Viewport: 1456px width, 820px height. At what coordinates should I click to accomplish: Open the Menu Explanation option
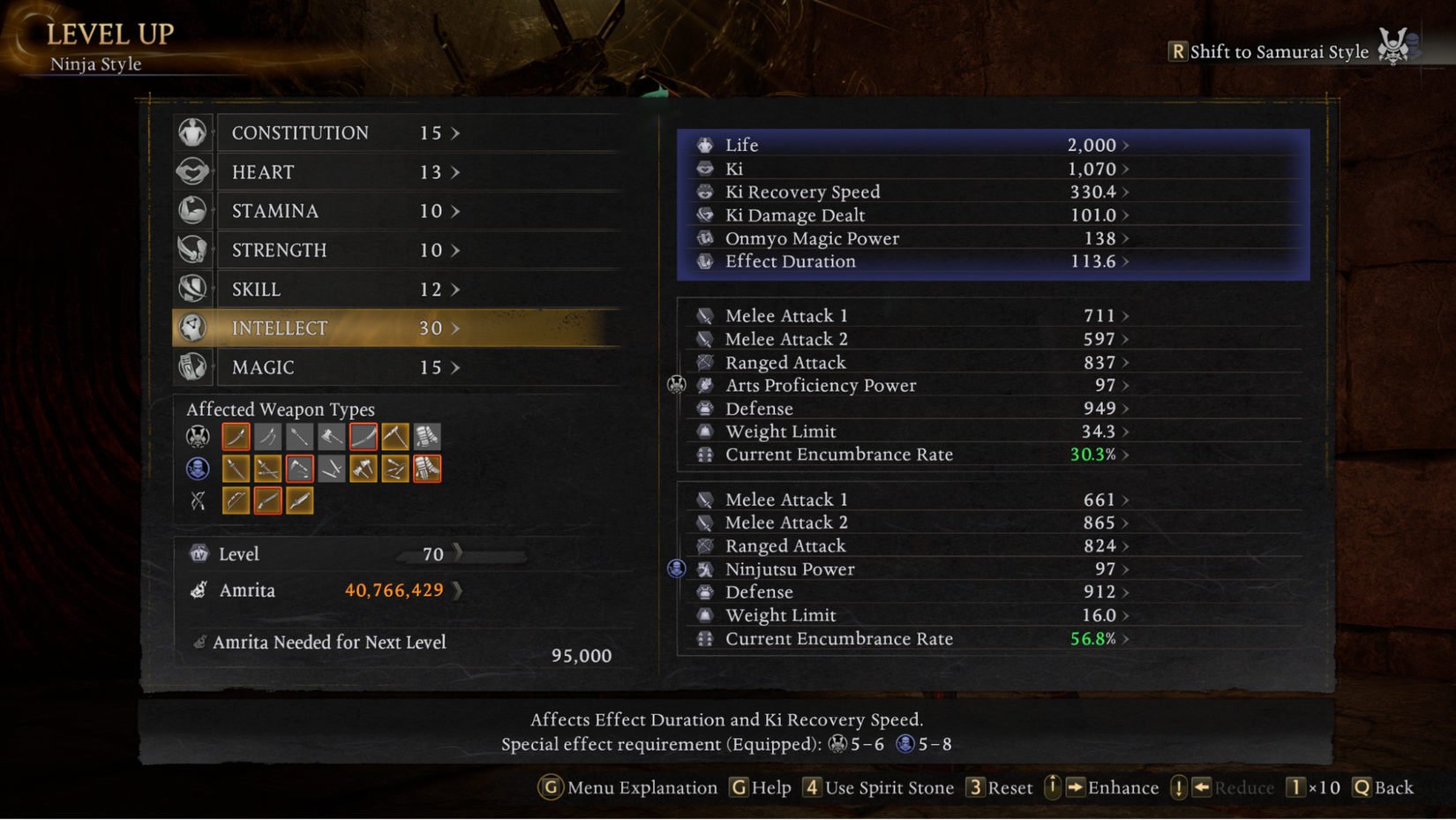click(x=627, y=787)
